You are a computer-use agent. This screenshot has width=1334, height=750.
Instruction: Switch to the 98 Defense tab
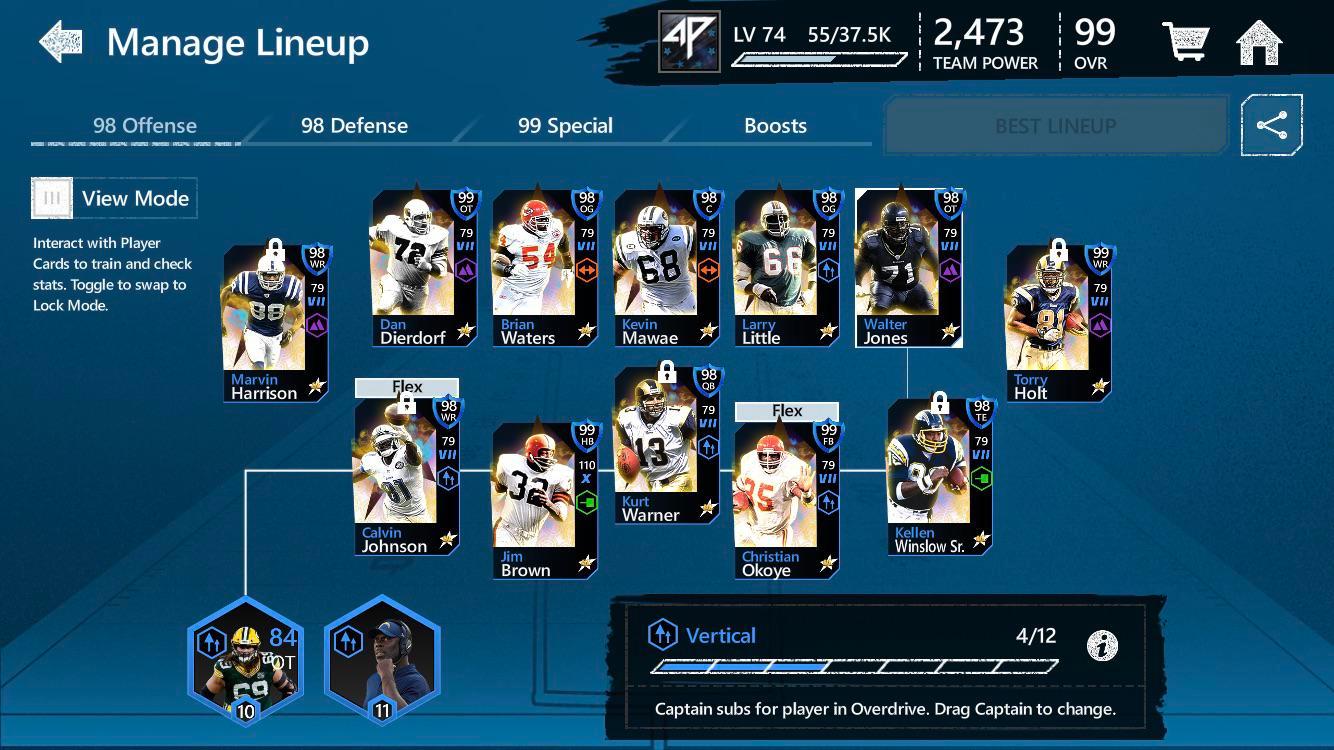click(x=352, y=126)
